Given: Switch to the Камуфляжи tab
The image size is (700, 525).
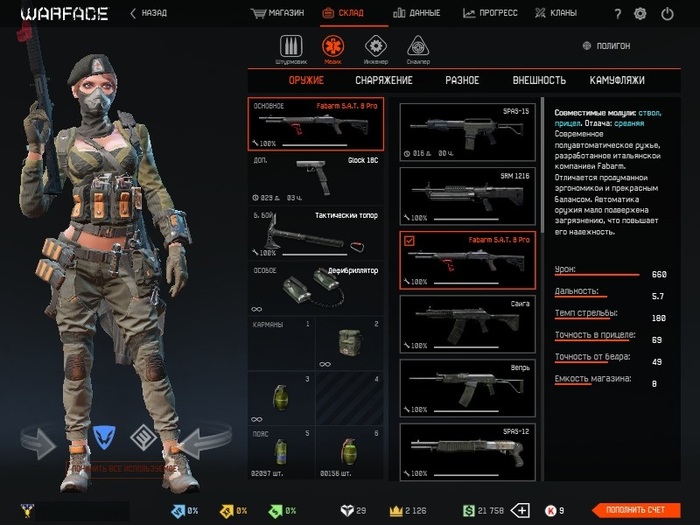Looking at the screenshot, I should click(x=617, y=80).
